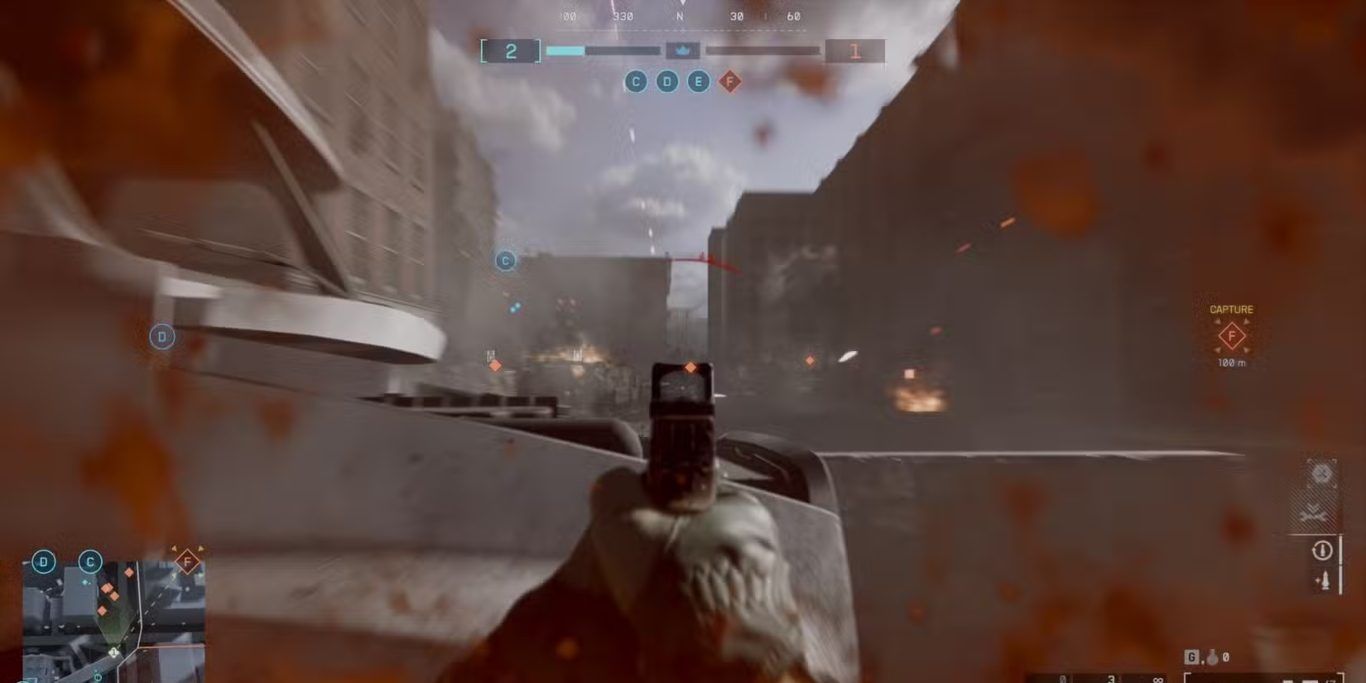Click the F diamond marker on the minimap
This screenshot has height=683, width=1366.
[x=186, y=563]
